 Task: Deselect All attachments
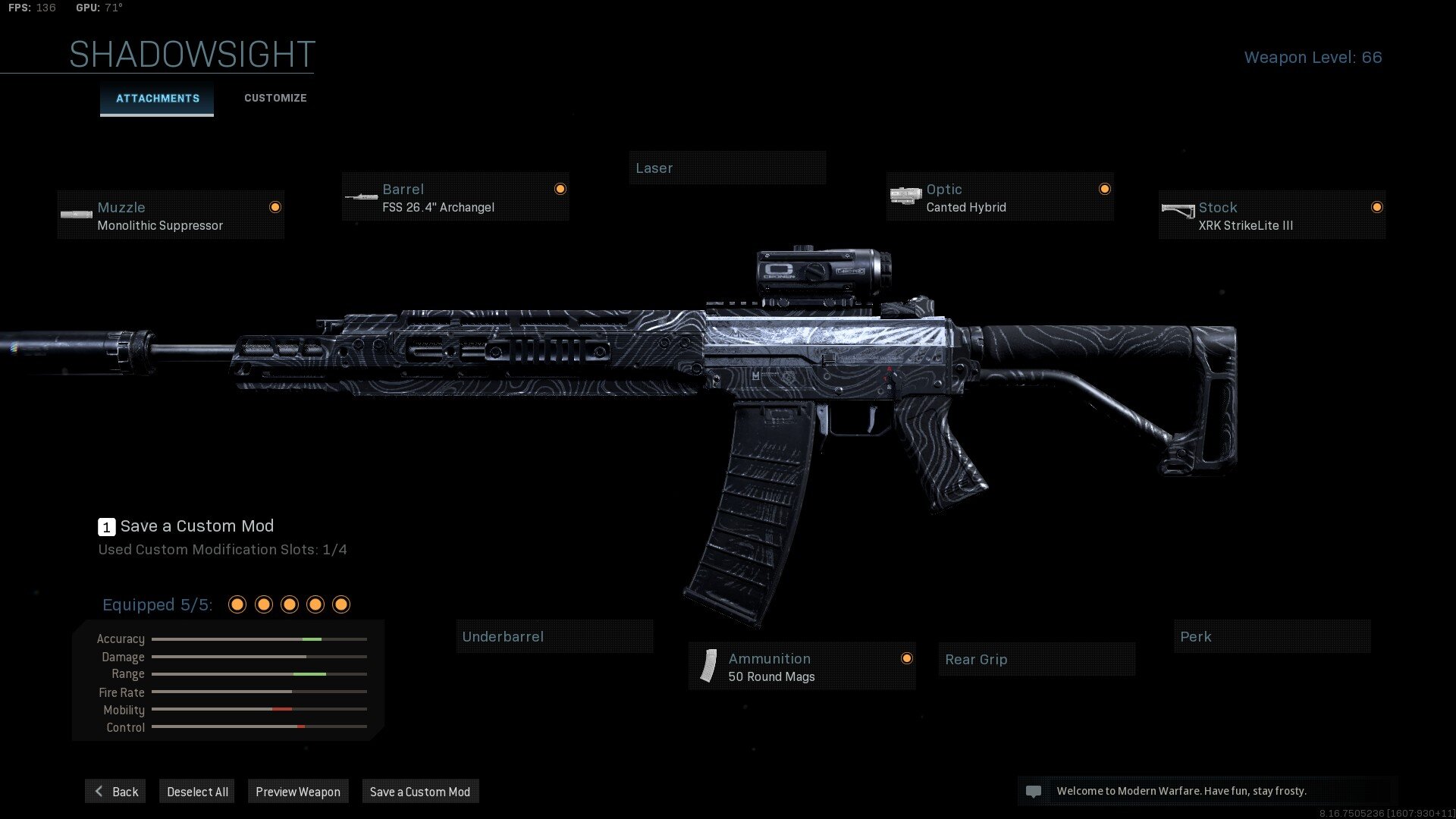coord(197,792)
